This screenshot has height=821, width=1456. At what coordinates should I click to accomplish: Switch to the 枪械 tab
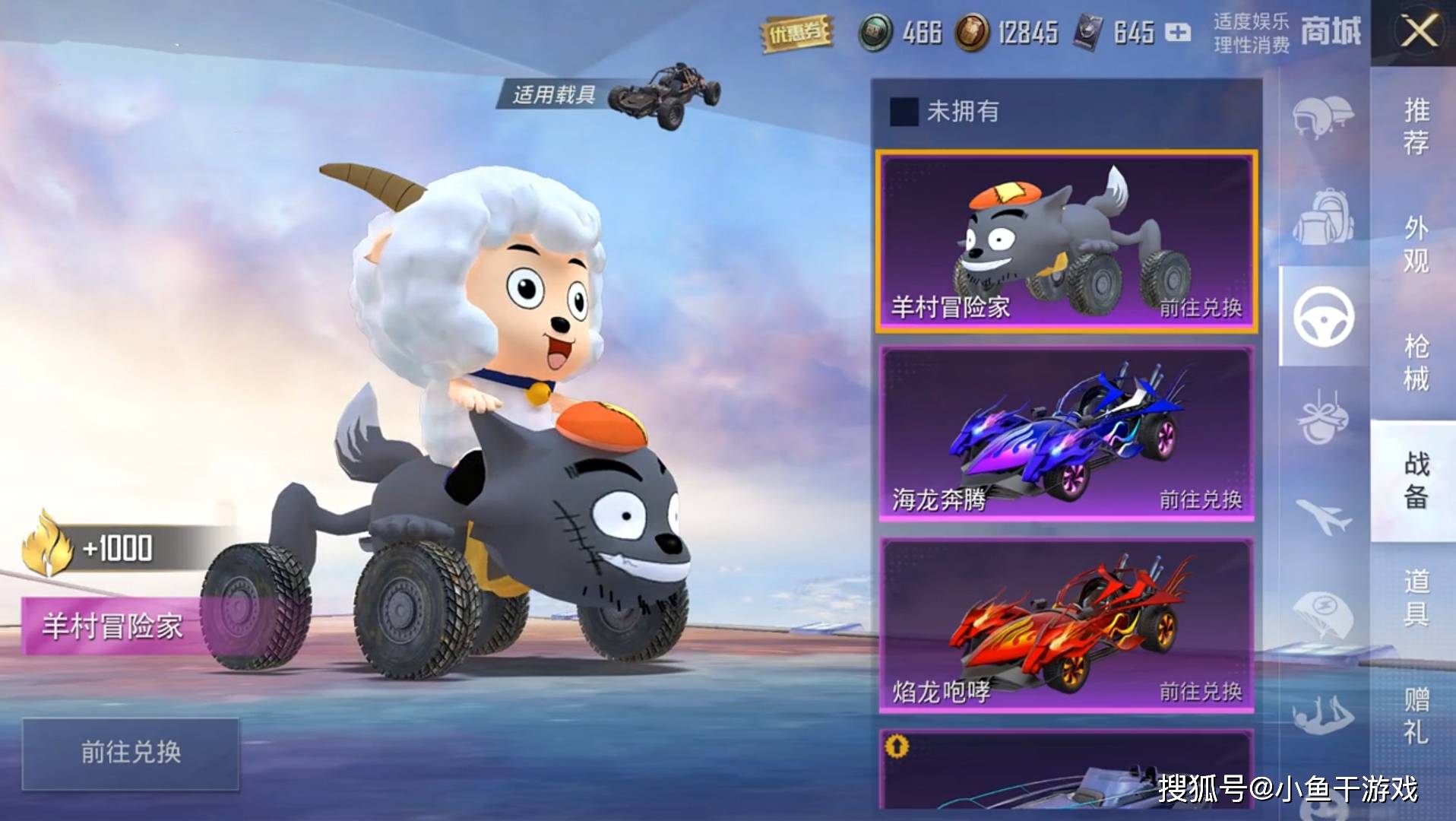1415,363
